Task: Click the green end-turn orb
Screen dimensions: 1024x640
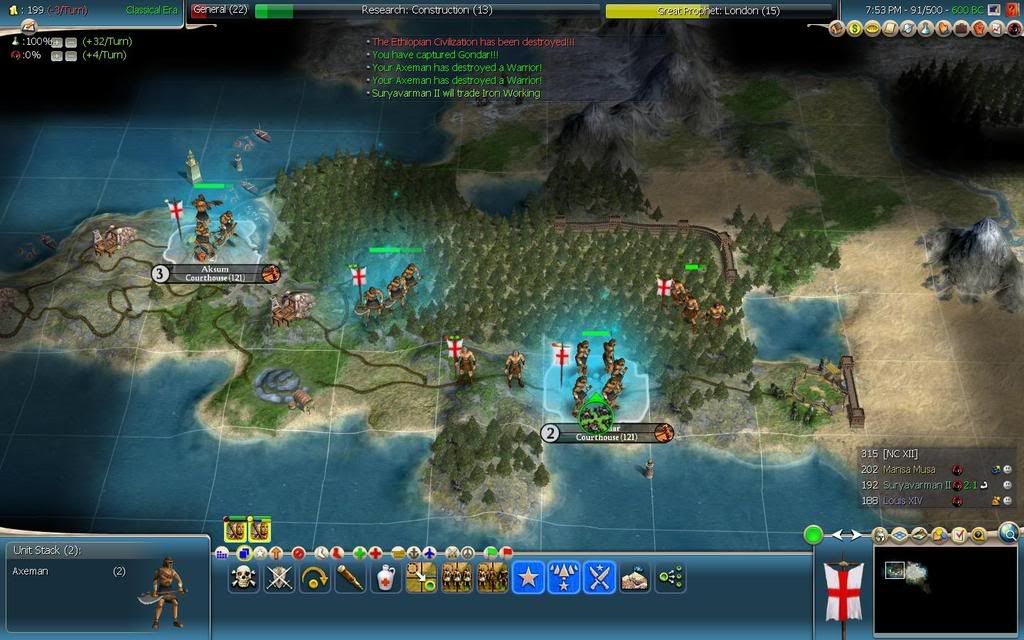Action: pos(813,535)
